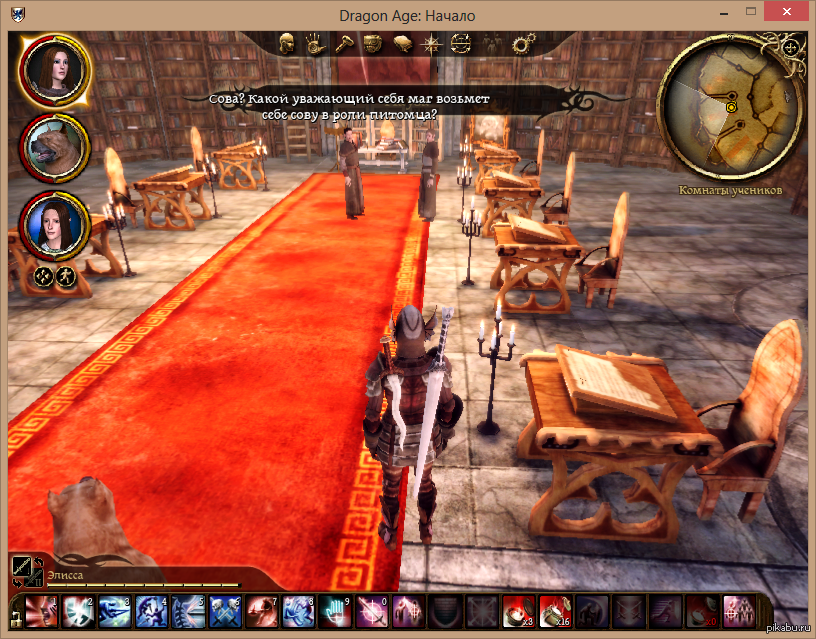Open the tactics globe icon

point(461,43)
